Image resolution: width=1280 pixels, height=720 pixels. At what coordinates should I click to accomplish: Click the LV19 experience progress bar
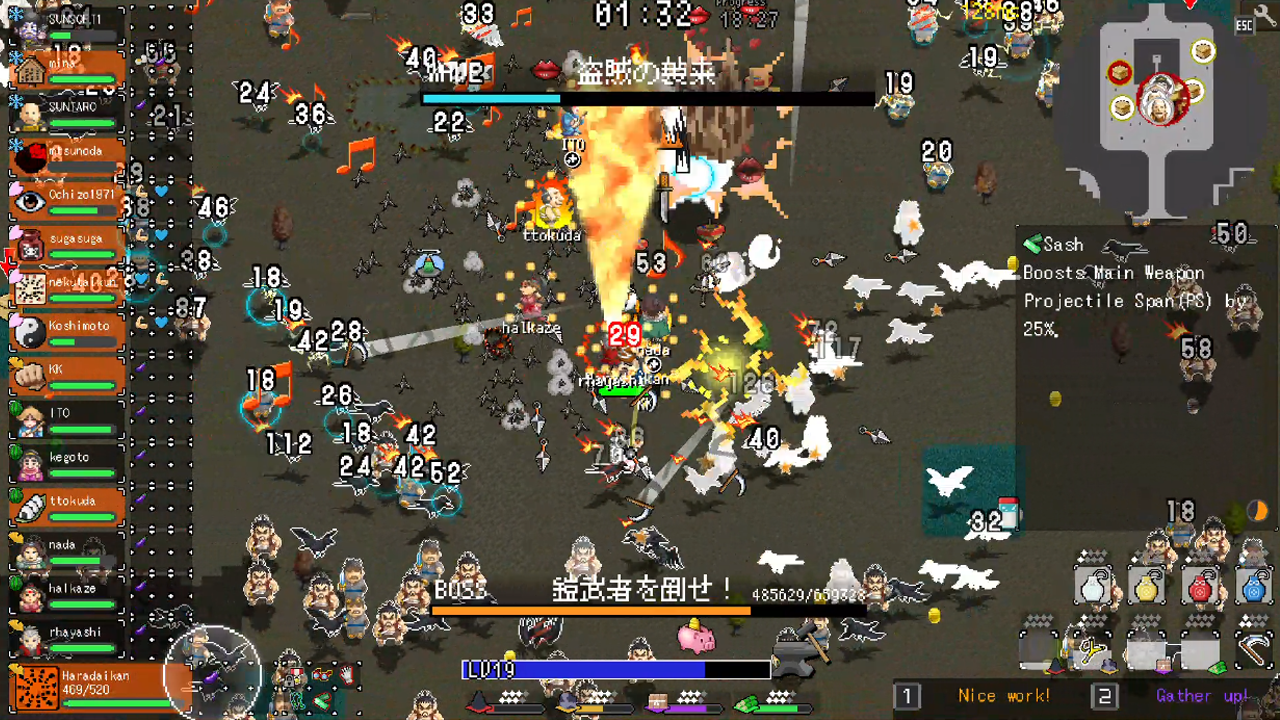point(615,670)
